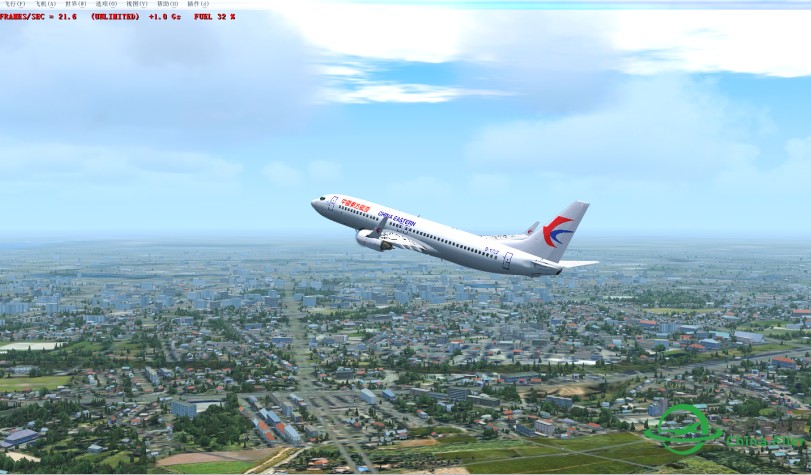This screenshot has height=475, width=811.
Task: Open the 选项 (Options) menu
Action: [x=106, y=4]
